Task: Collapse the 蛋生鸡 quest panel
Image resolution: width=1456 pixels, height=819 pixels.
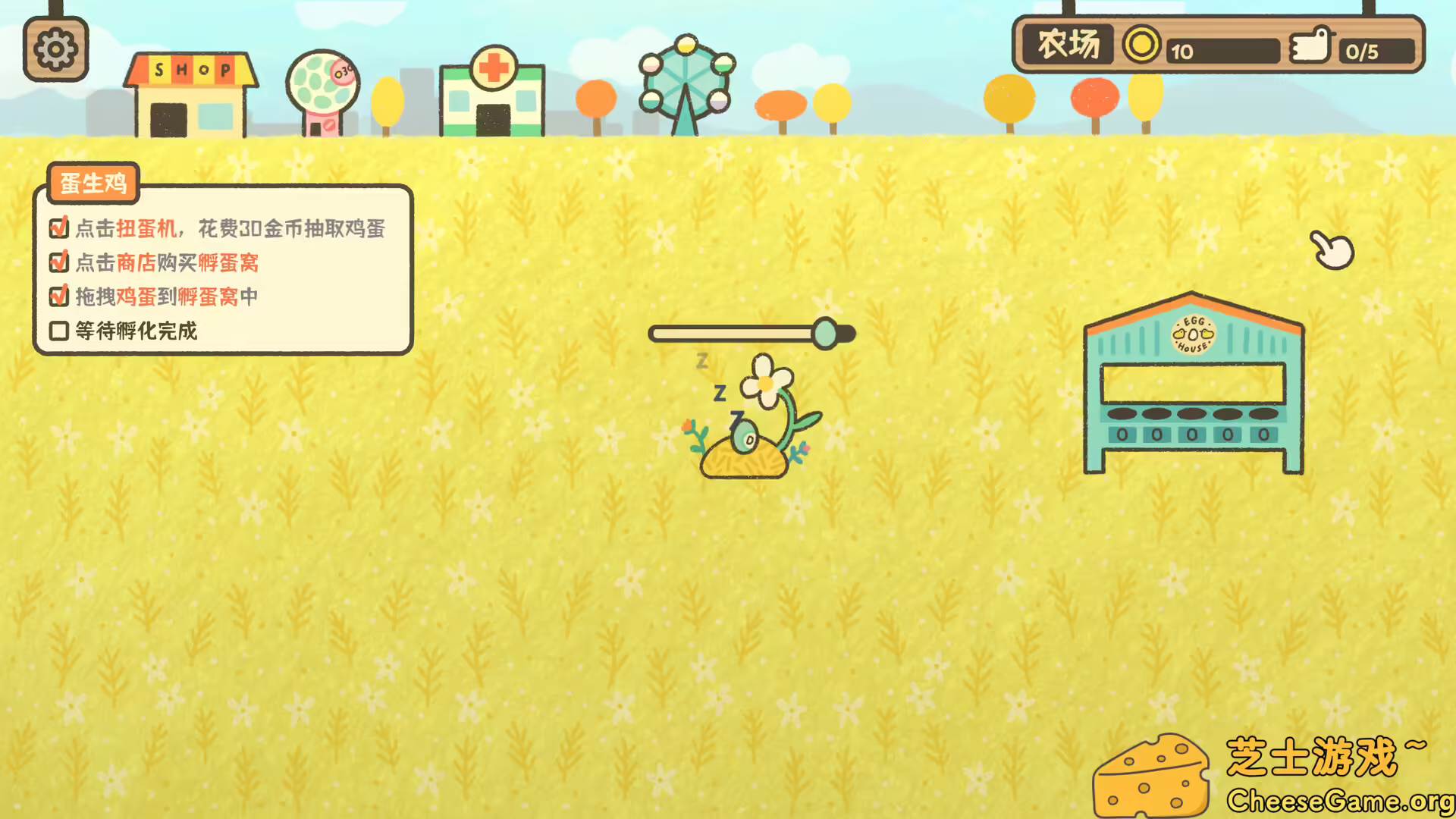Action: (93, 184)
